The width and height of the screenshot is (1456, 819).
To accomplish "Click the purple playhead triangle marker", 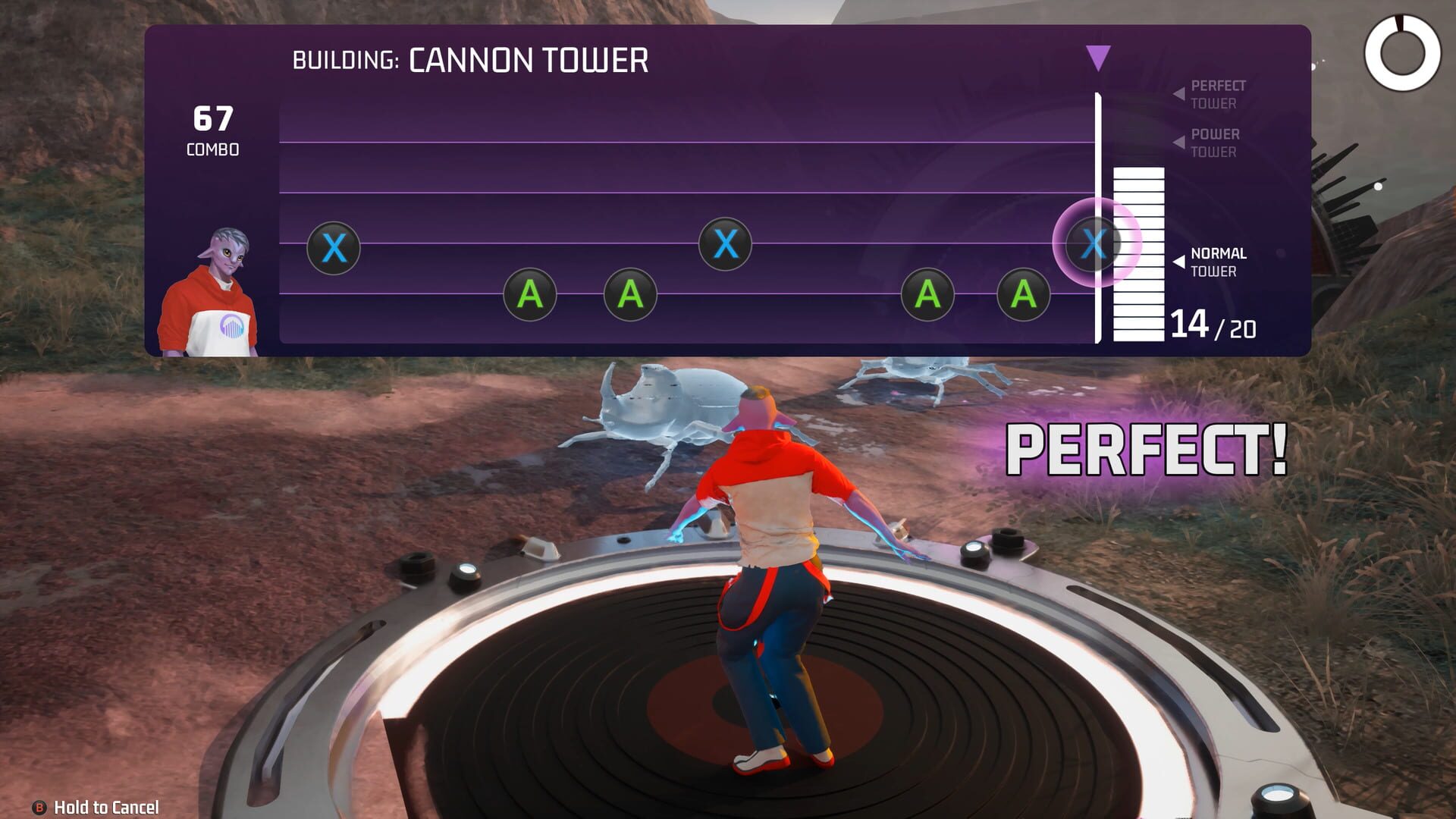I will click(x=1097, y=58).
